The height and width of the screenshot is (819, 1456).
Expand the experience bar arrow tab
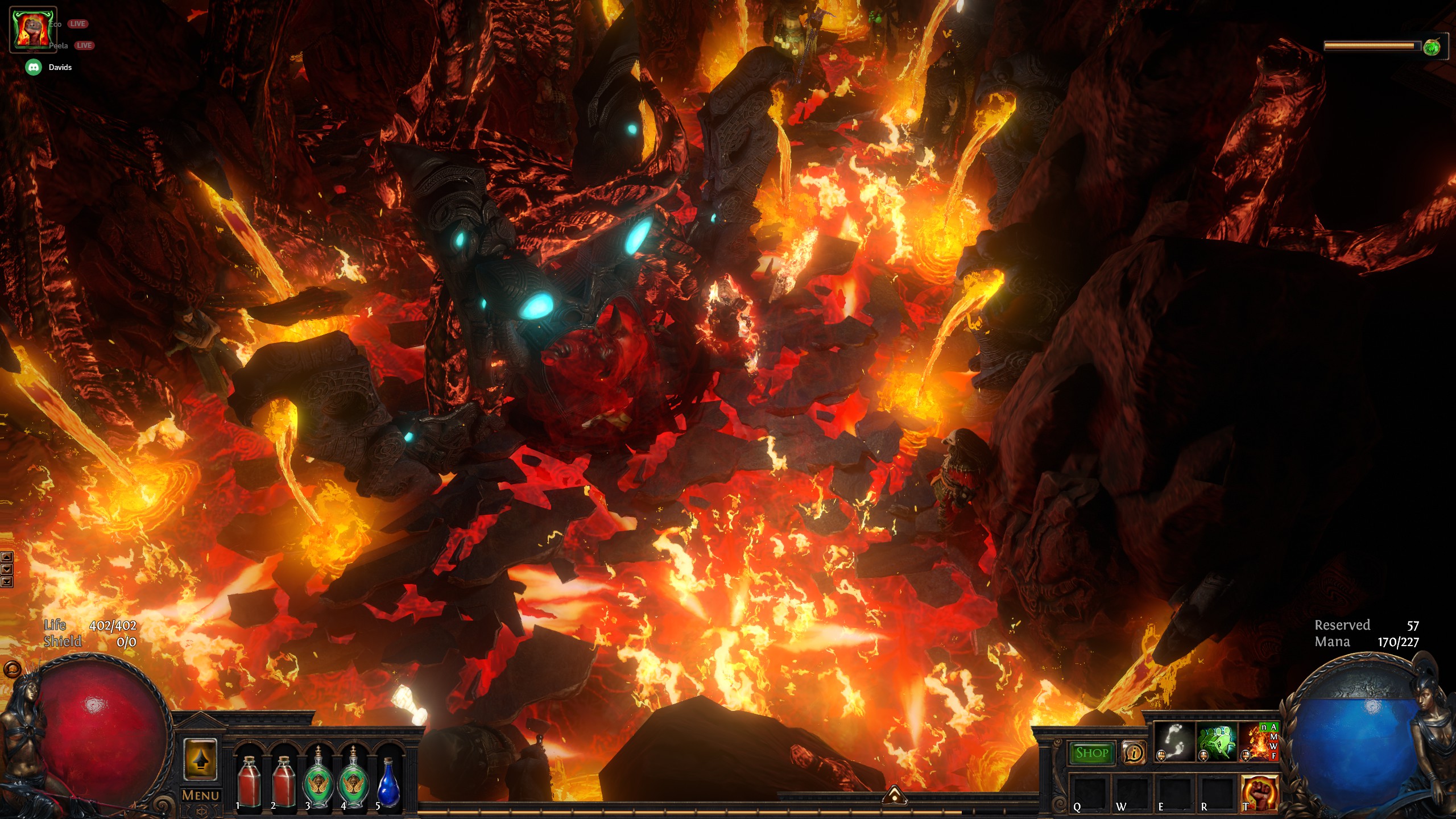click(894, 795)
